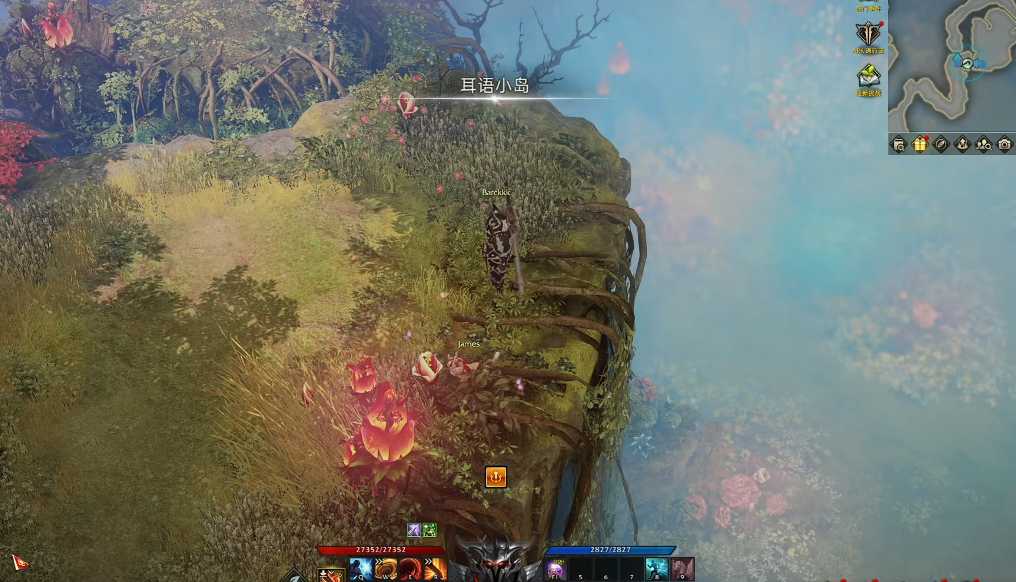Select the purple orb item slot
The image size is (1016, 582).
[x=556, y=571]
